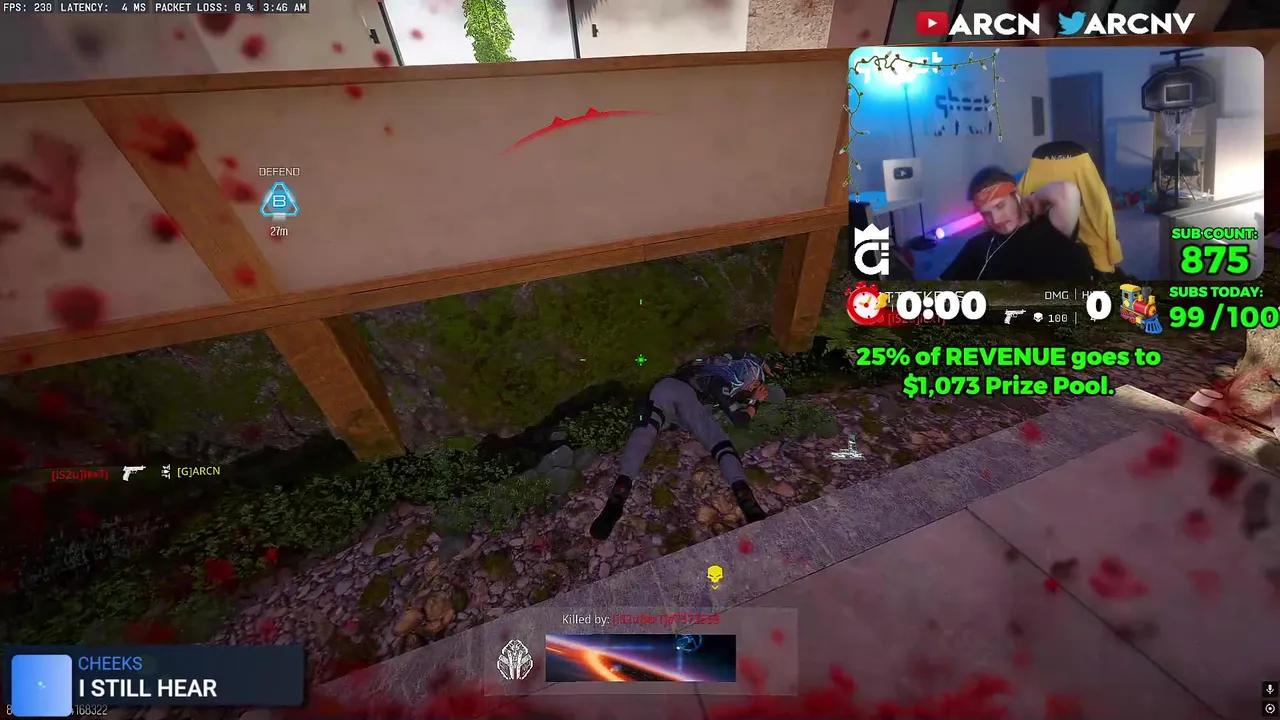
Task: Toggle the SUB COUNT 875 display
Action: (1213, 250)
